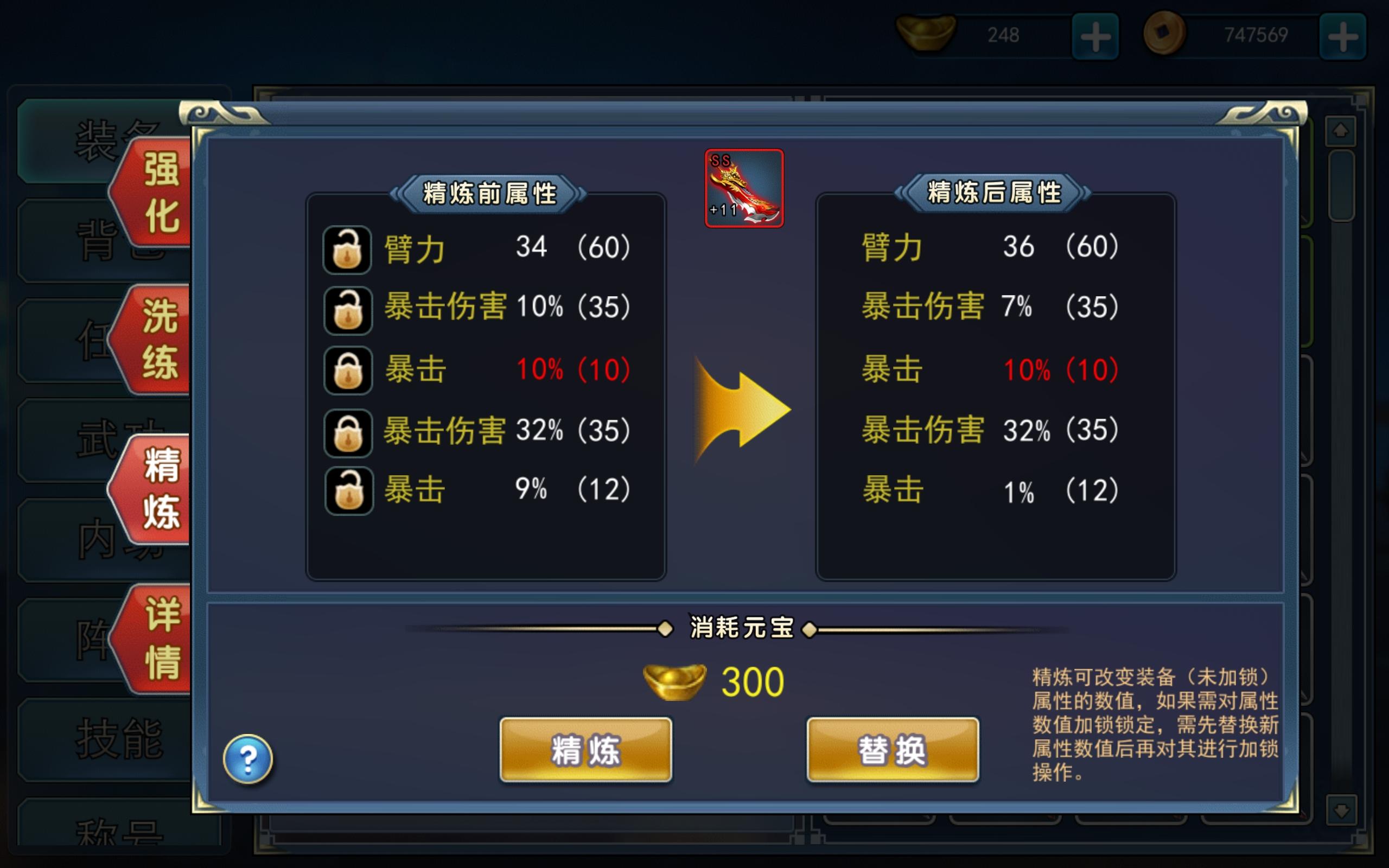Viewport: 1389px width, 868px height.
Task: Lock the first 暴击伤害 10% attribute padlock
Action: pyautogui.click(x=347, y=310)
